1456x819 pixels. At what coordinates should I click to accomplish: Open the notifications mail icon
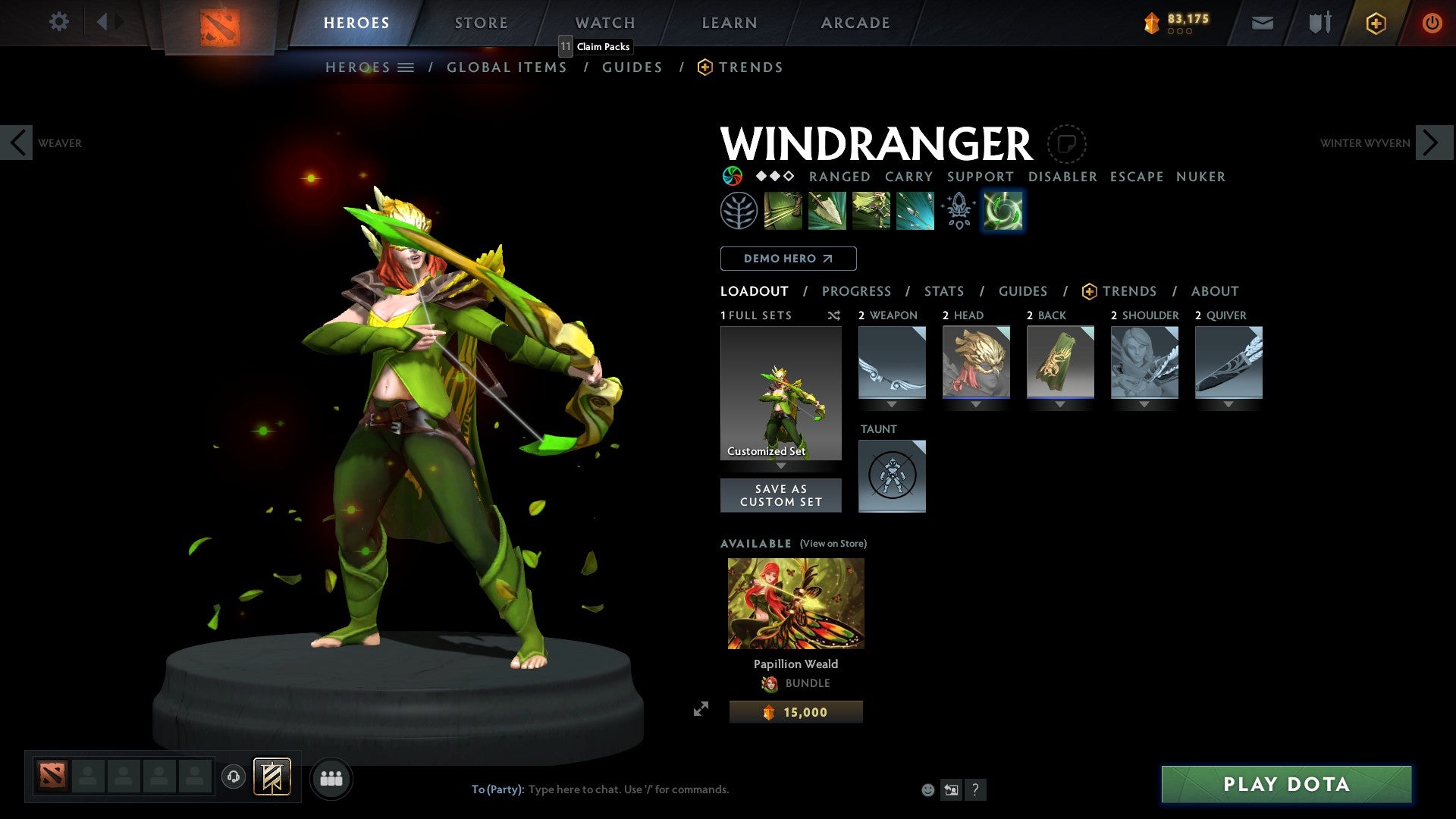pos(1262,23)
